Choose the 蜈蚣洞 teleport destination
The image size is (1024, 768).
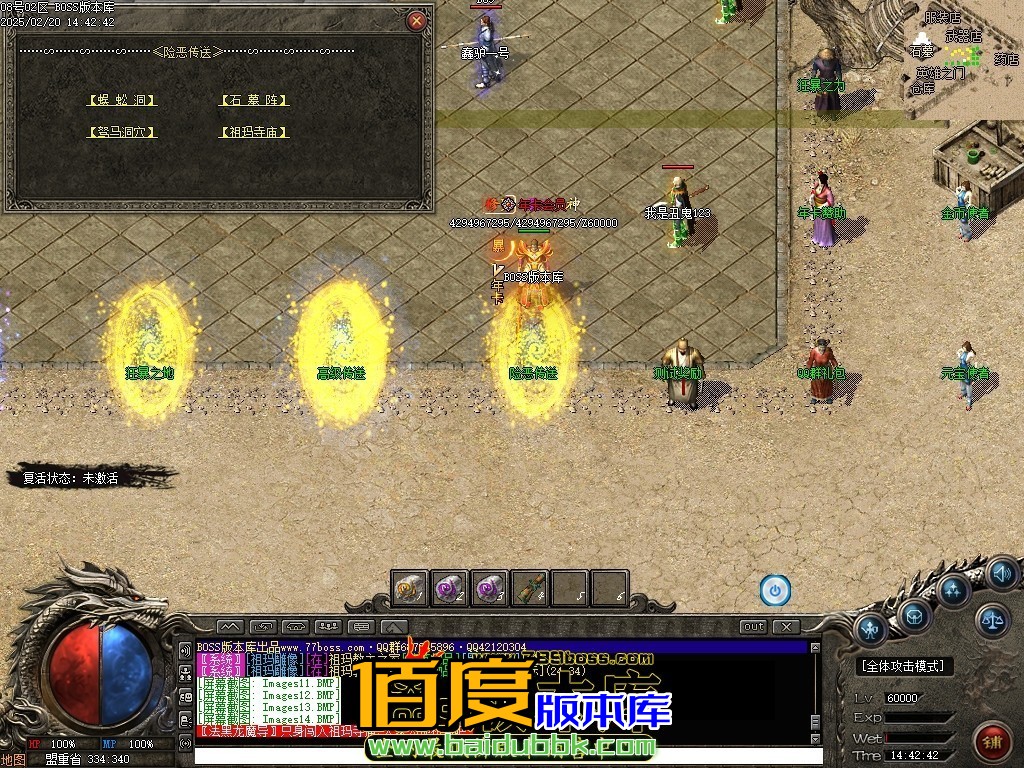pyautogui.click(x=122, y=100)
